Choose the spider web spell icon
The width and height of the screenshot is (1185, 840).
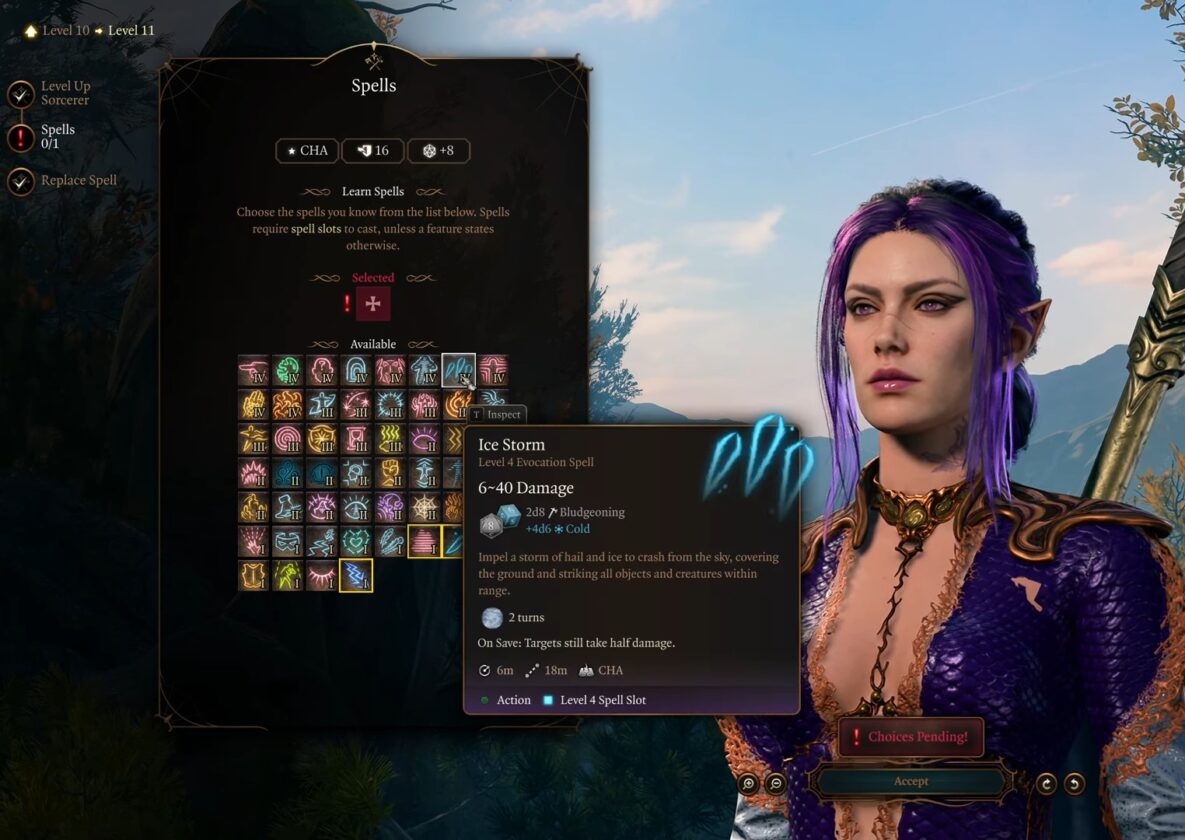tap(424, 508)
